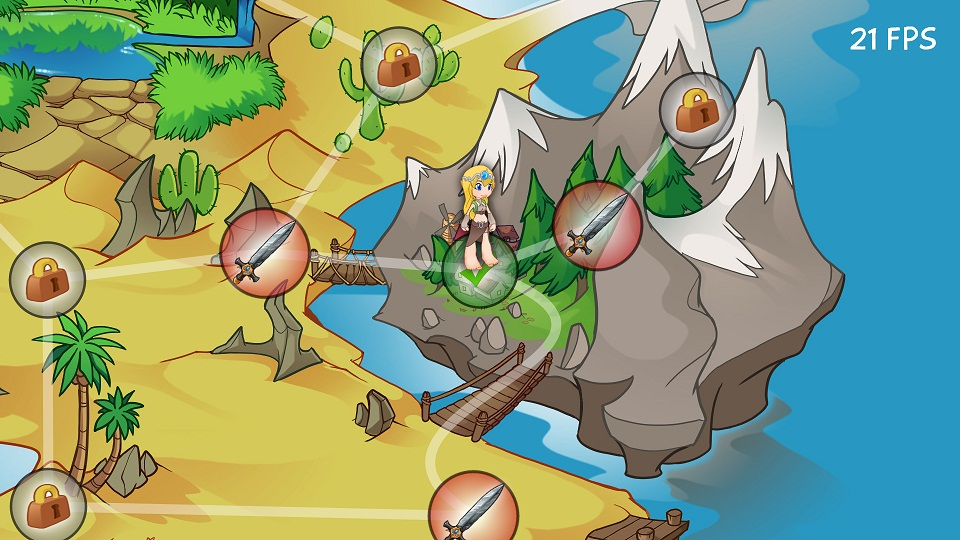Click the locked node on the snowy mountain peak
Screen dimensions: 960x540
tap(697, 110)
